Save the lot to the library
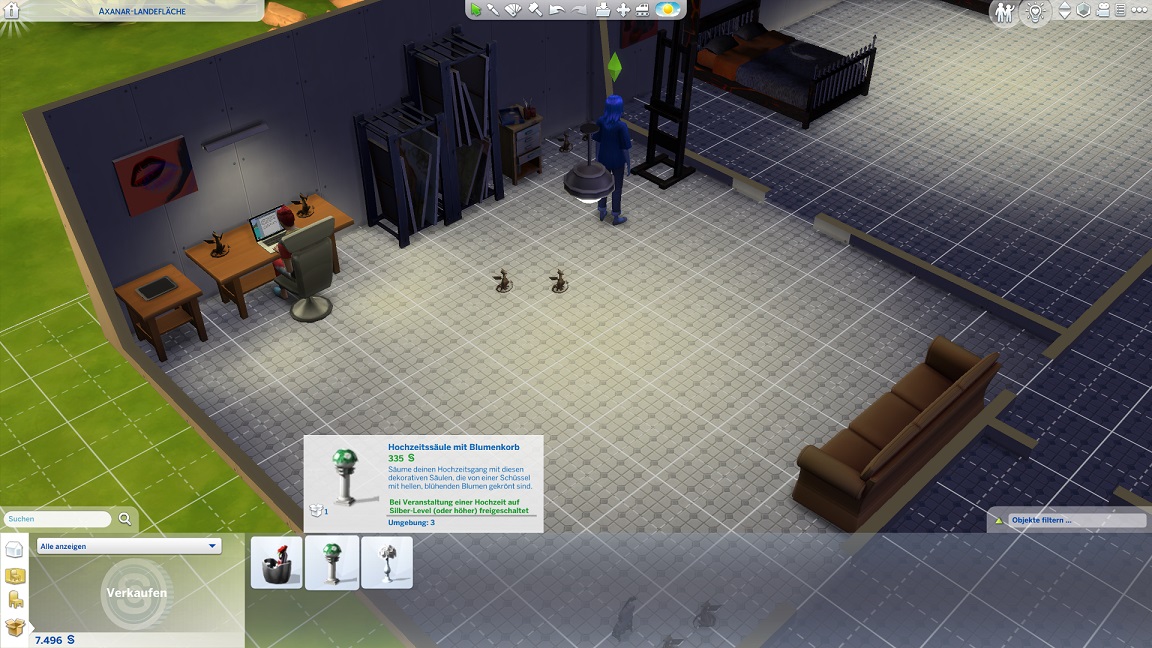The height and width of the screenshot is (648, 1152). [x=602, y=10]
